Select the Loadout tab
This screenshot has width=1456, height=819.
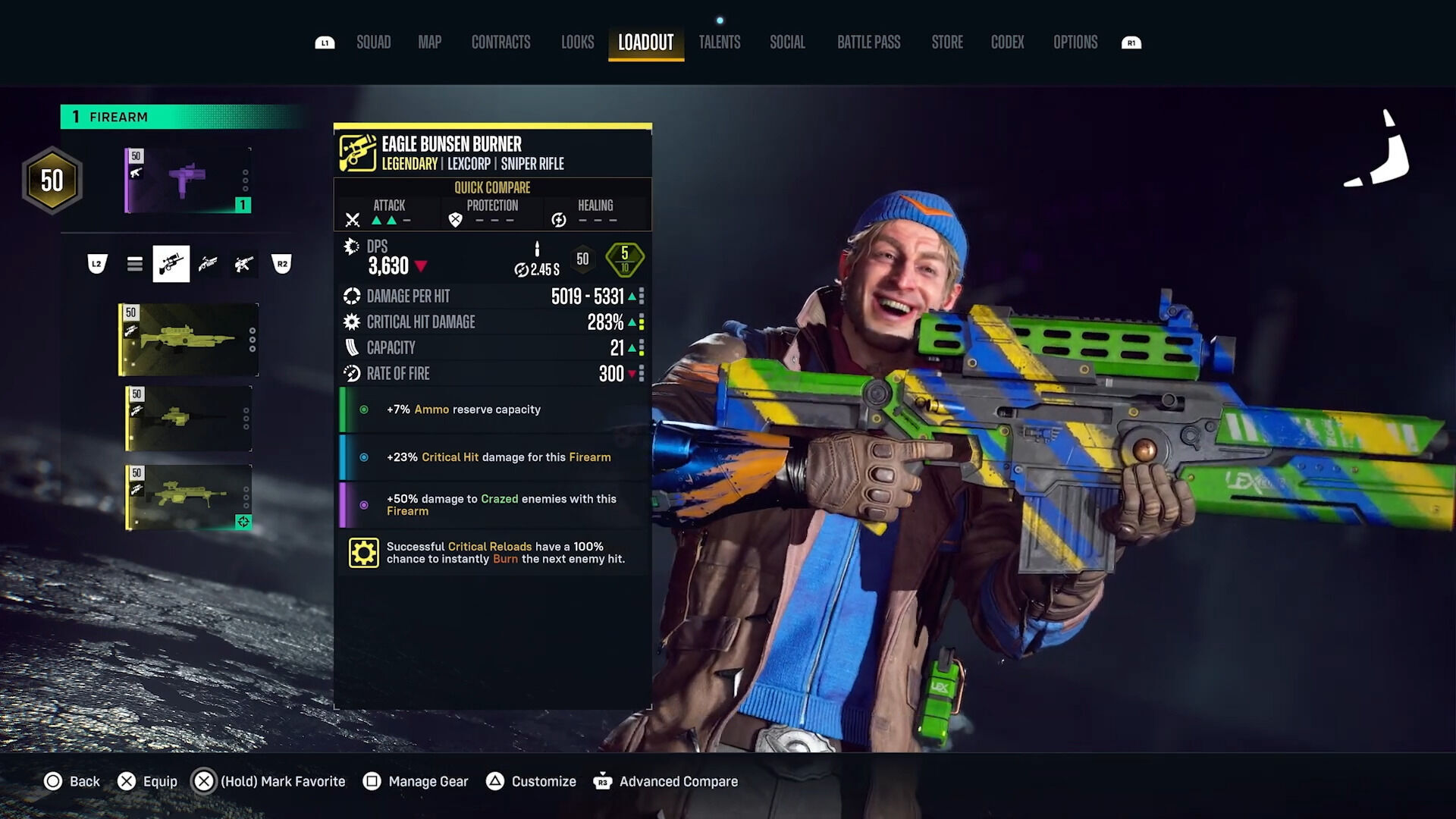pos(645,42)
